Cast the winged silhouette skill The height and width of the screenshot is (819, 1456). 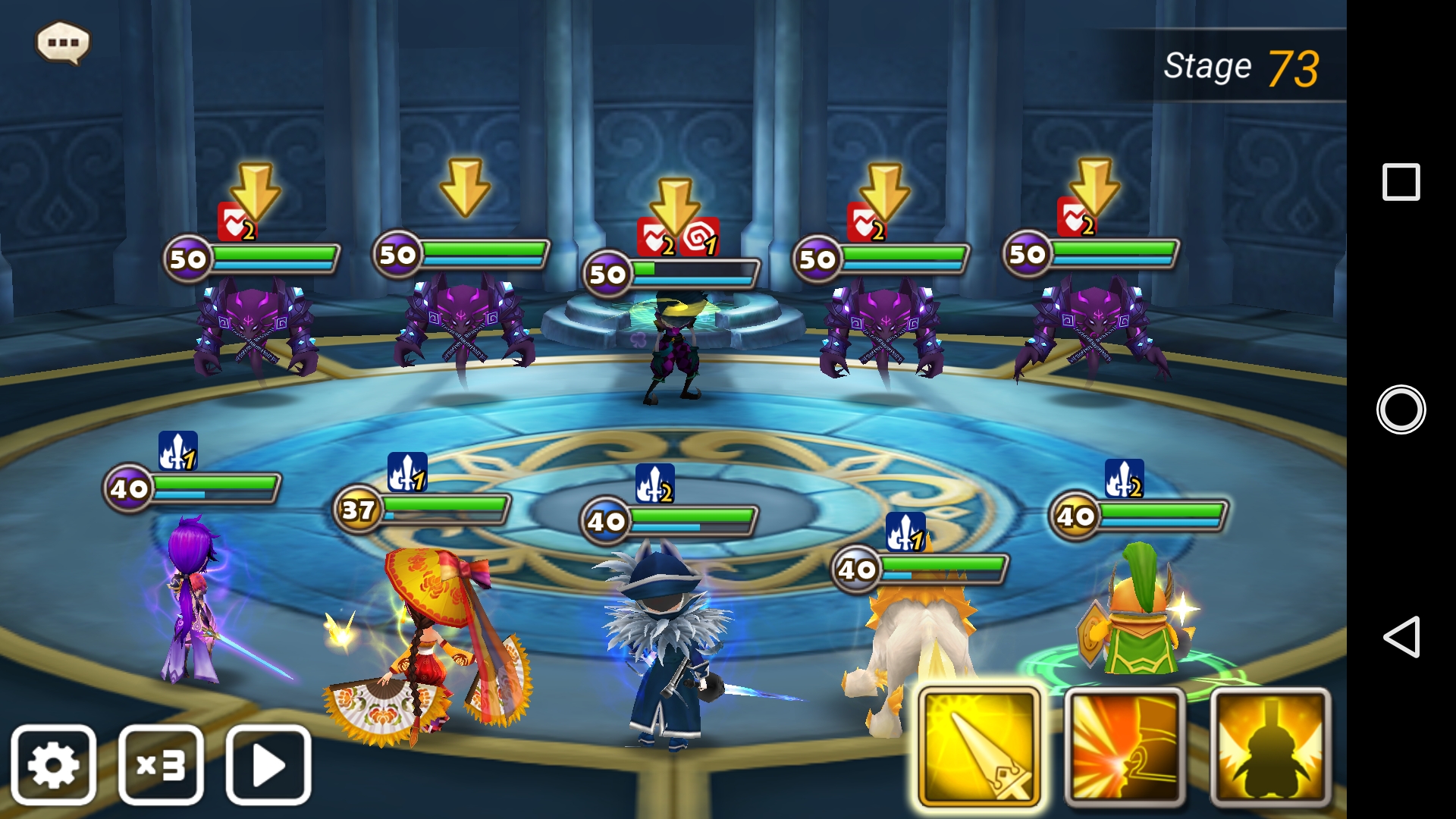[x=1270, y=747]
